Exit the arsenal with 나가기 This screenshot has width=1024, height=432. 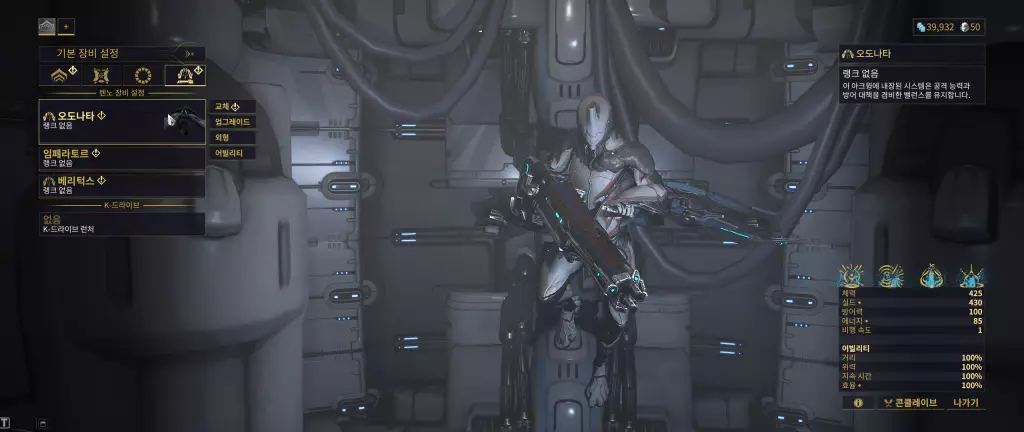[x=966, y=403]
